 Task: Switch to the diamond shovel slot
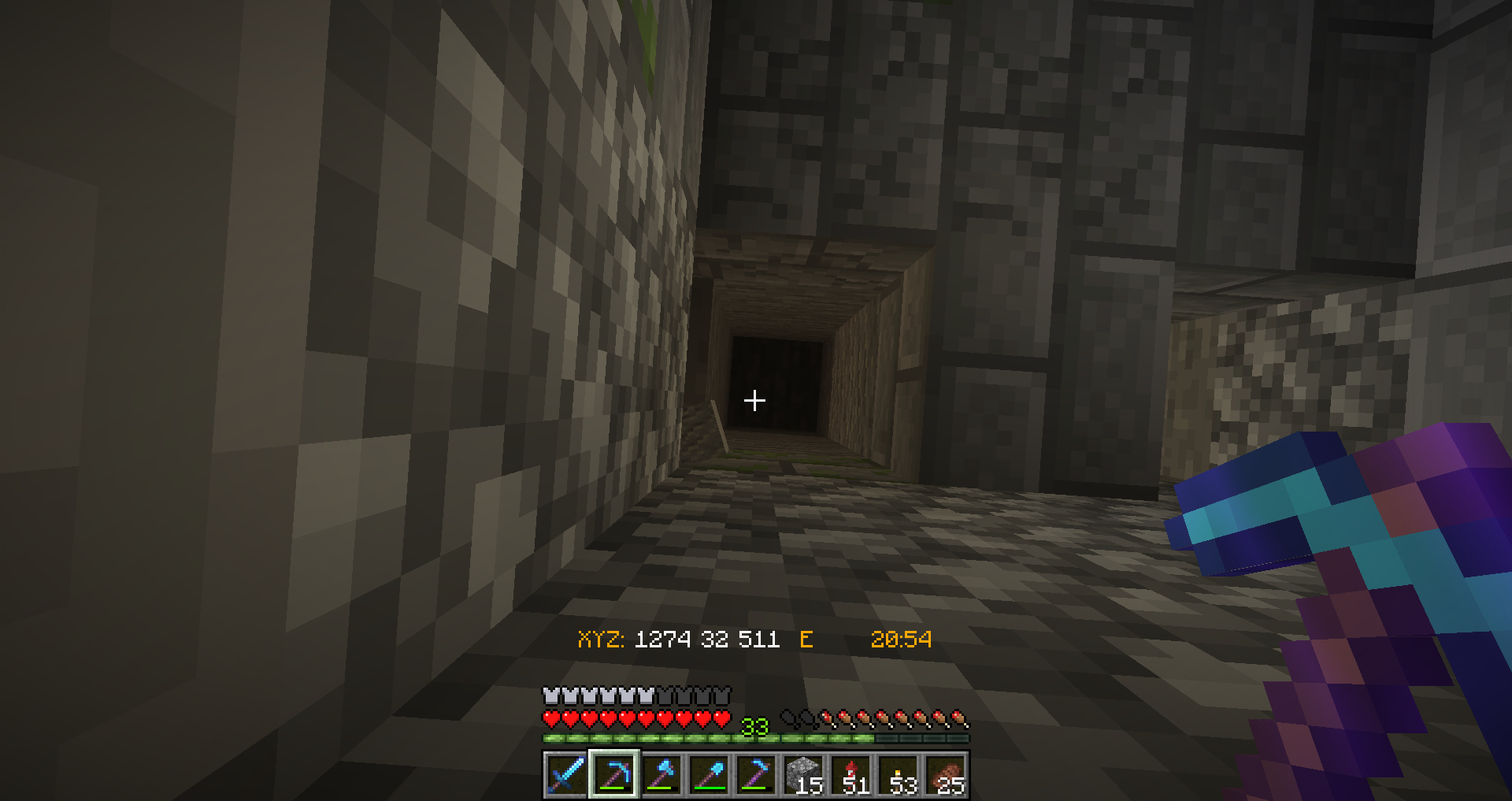[709, 774]
